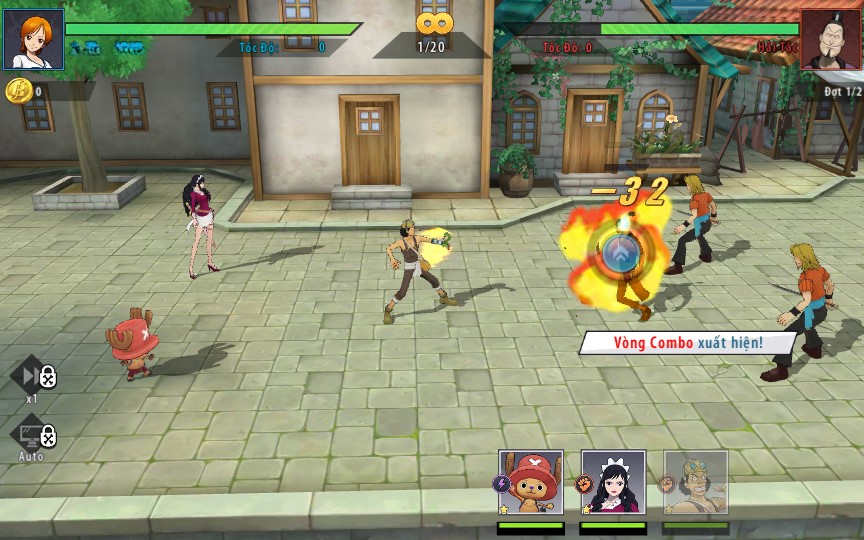Select the enemy pirate boss portrait
The height and width of the screenshot is (540, 864).
[830, 39]
